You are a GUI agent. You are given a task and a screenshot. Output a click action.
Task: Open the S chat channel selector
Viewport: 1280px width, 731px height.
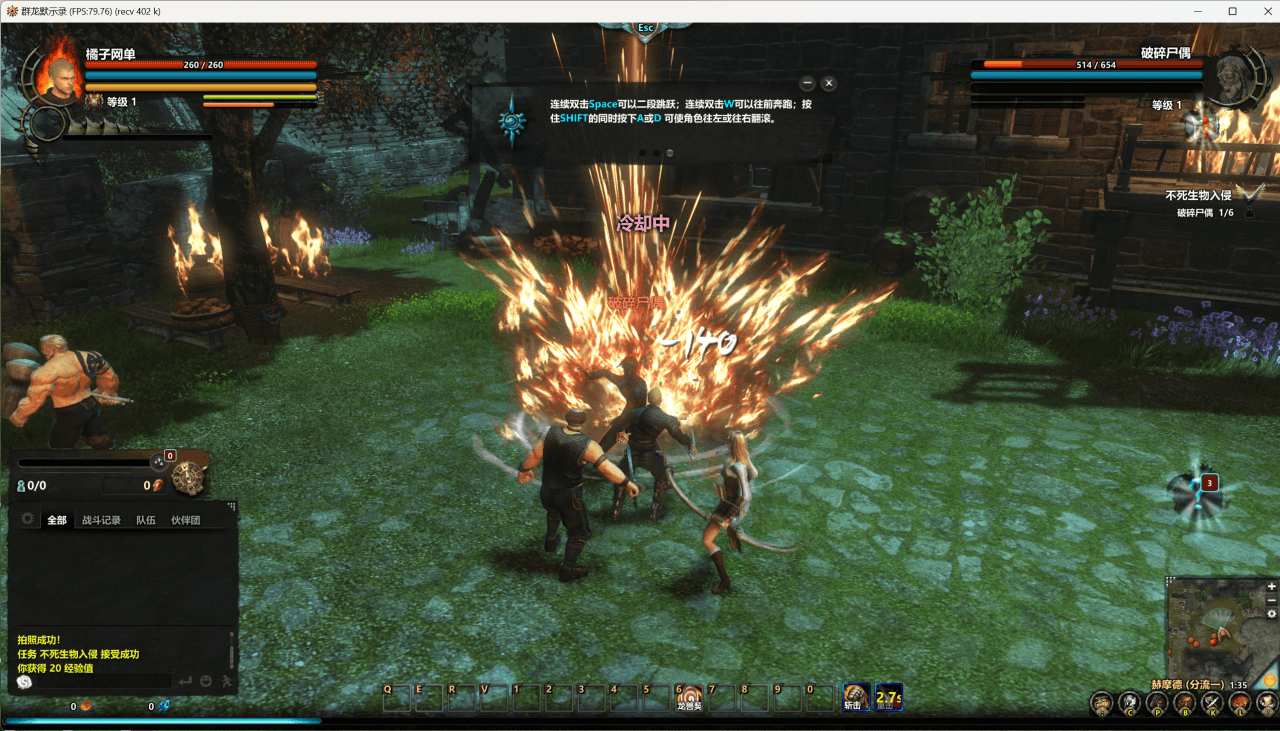25,681
